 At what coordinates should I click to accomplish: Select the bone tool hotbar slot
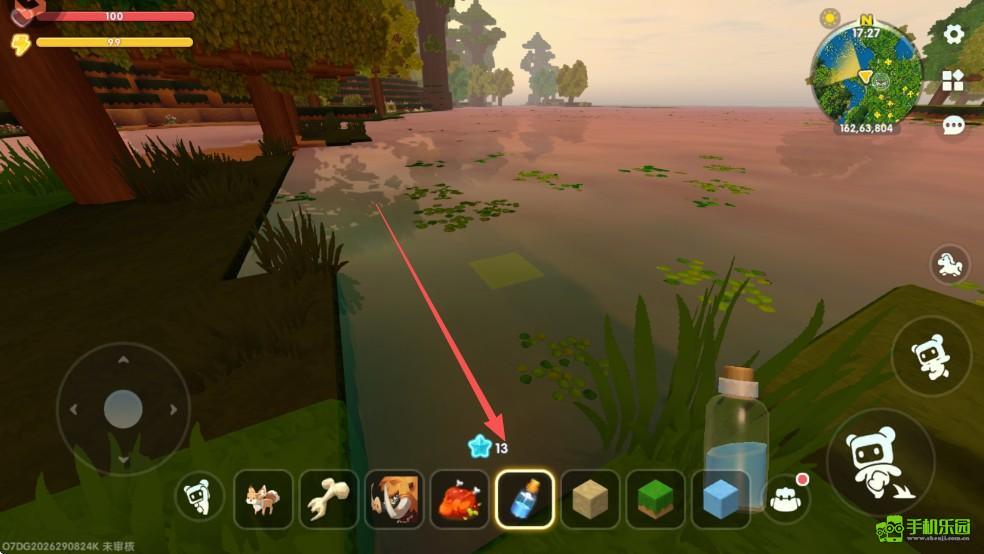[329, 498]
